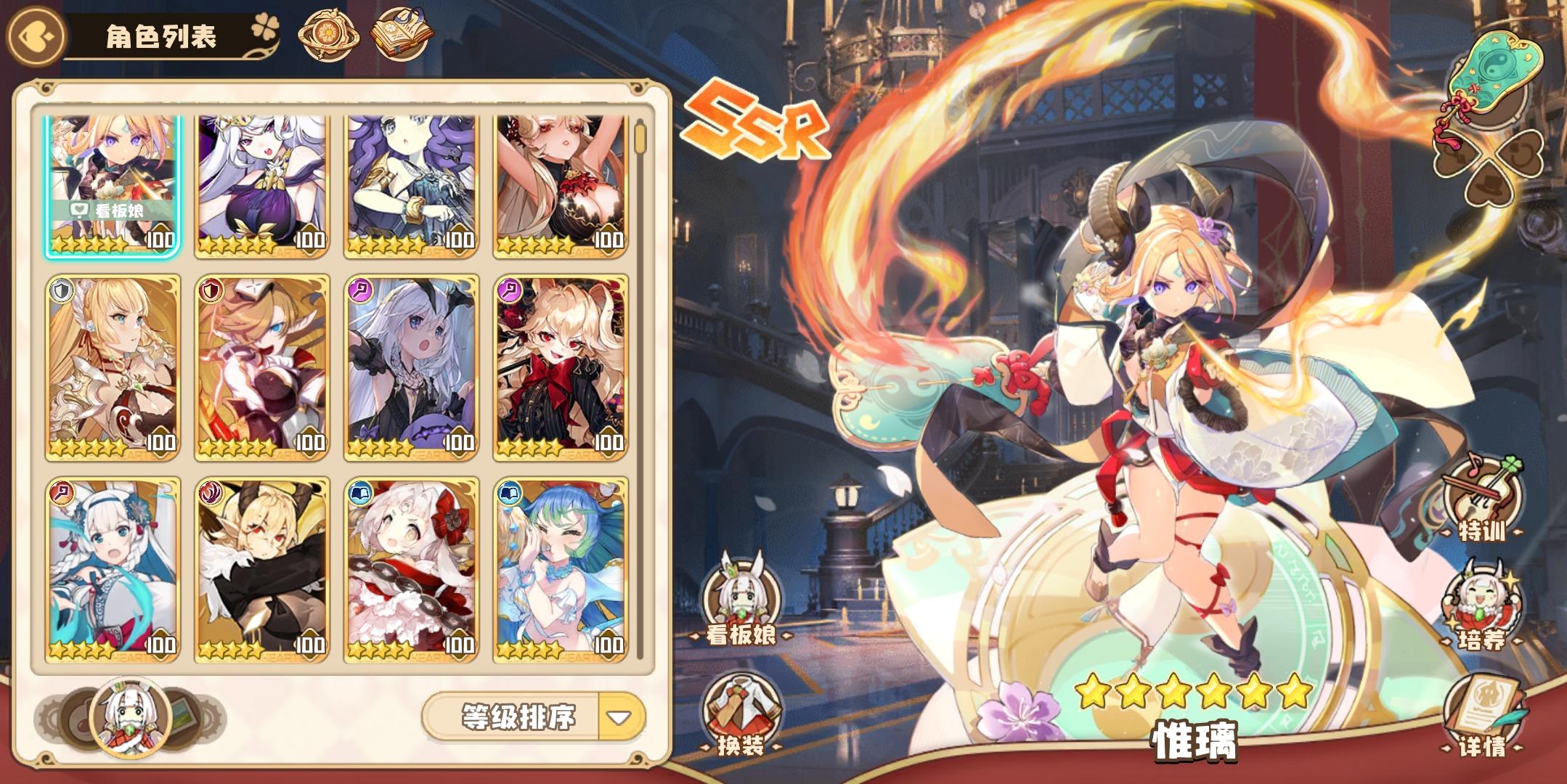
Task: Expand the clover ornament next to 角色列表
Action: coord(267,24)
